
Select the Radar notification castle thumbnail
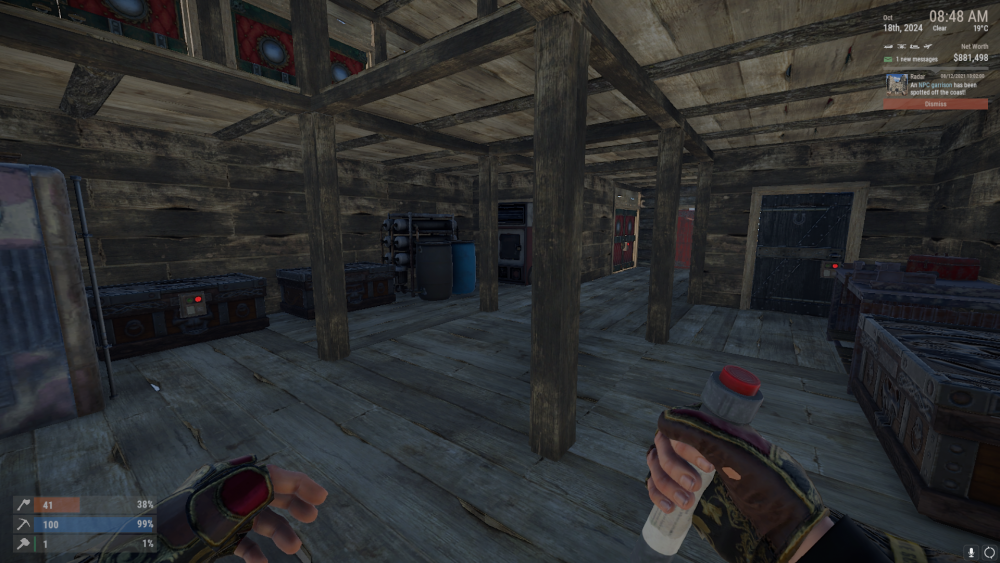pyautogui.click(x=895, y=83)
